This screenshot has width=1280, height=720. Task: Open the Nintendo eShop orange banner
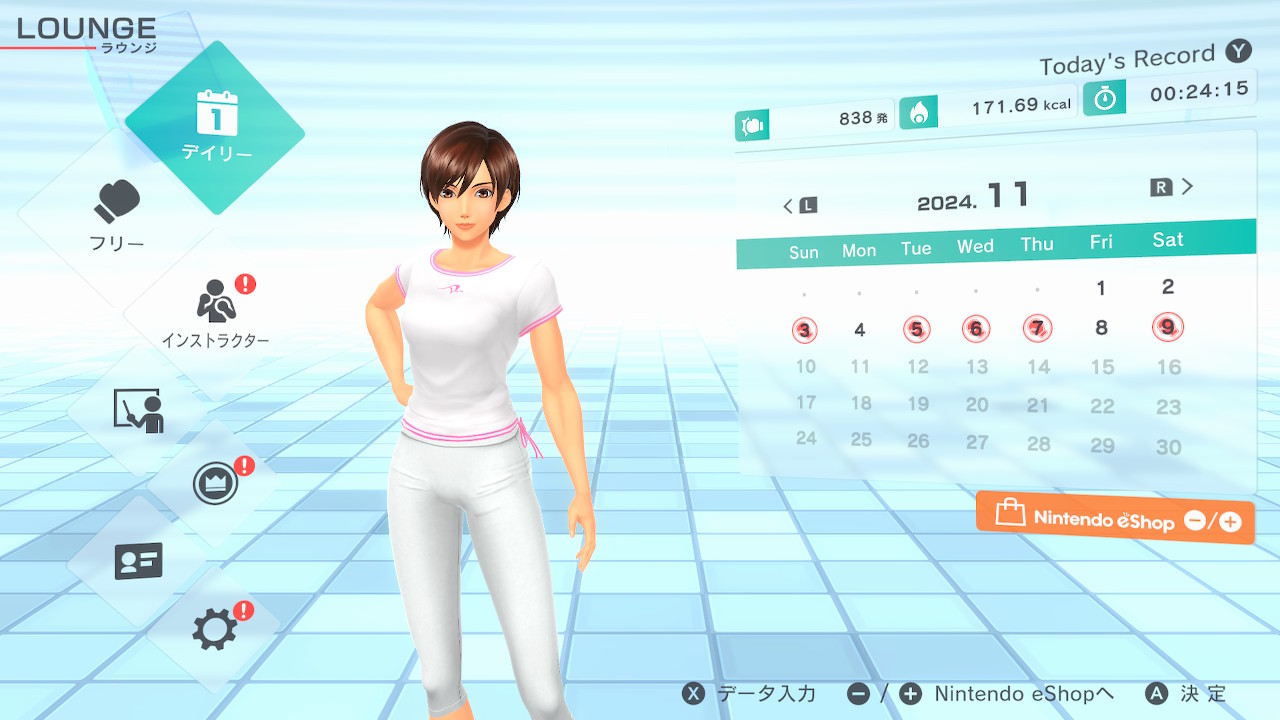point(1115,519)
